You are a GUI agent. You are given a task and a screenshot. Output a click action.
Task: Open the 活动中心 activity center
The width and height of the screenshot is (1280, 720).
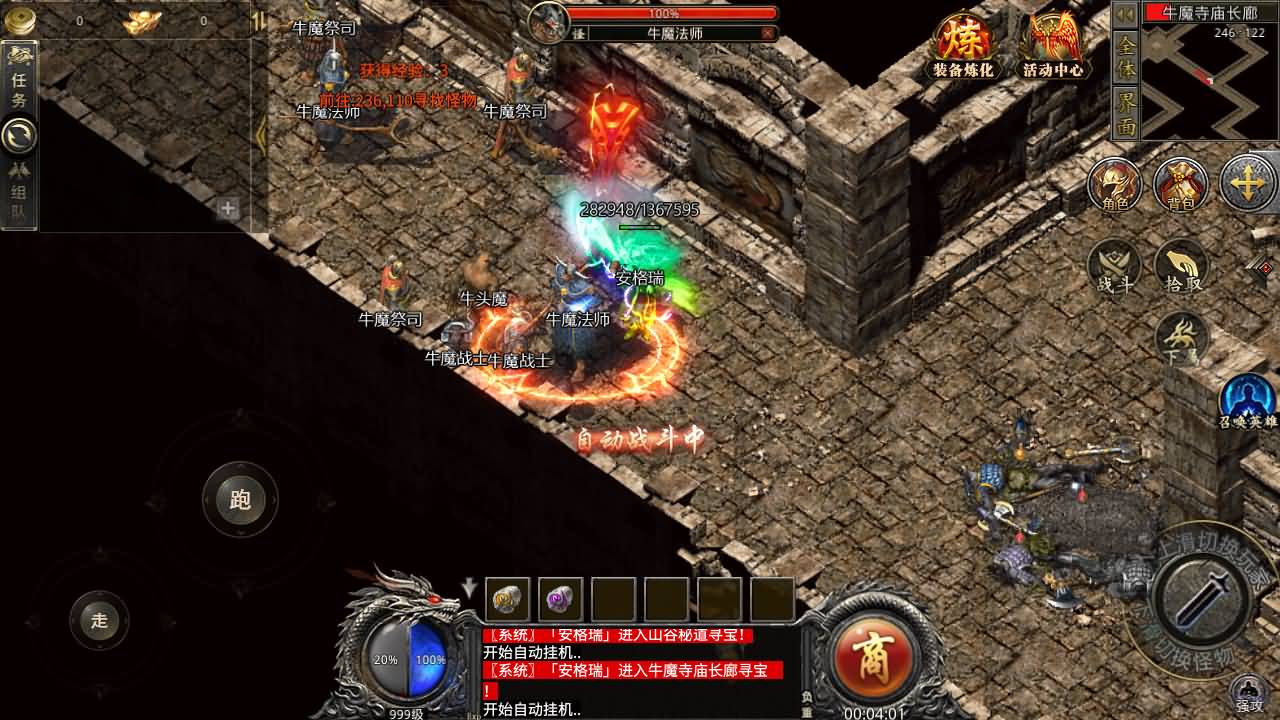pos(1053,45)
